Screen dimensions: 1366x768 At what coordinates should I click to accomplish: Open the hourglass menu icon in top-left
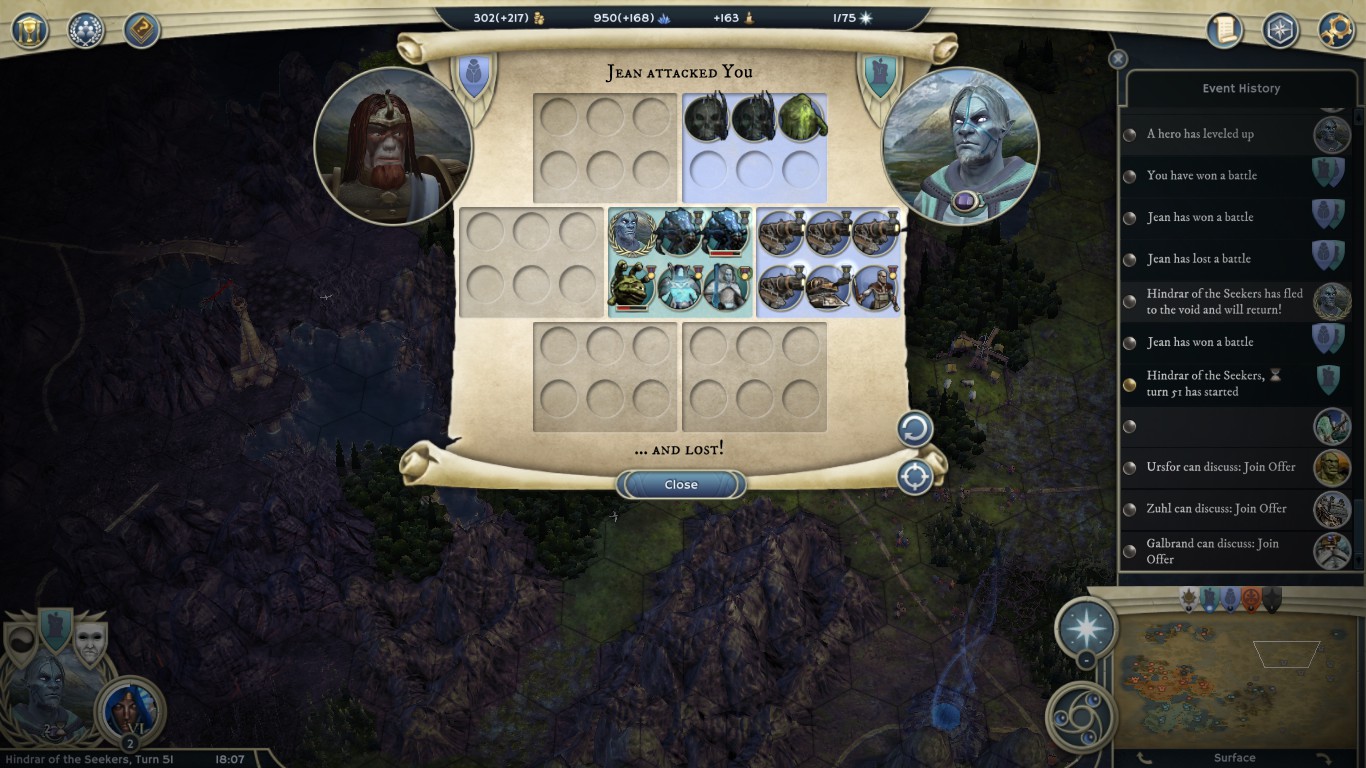coord(30,30)
